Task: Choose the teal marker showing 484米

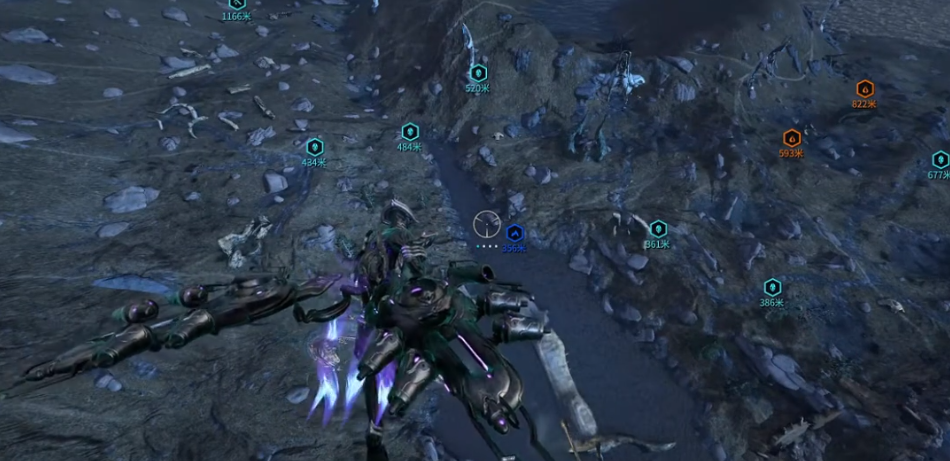Action: pyautogui.click(x=410, y=132)
